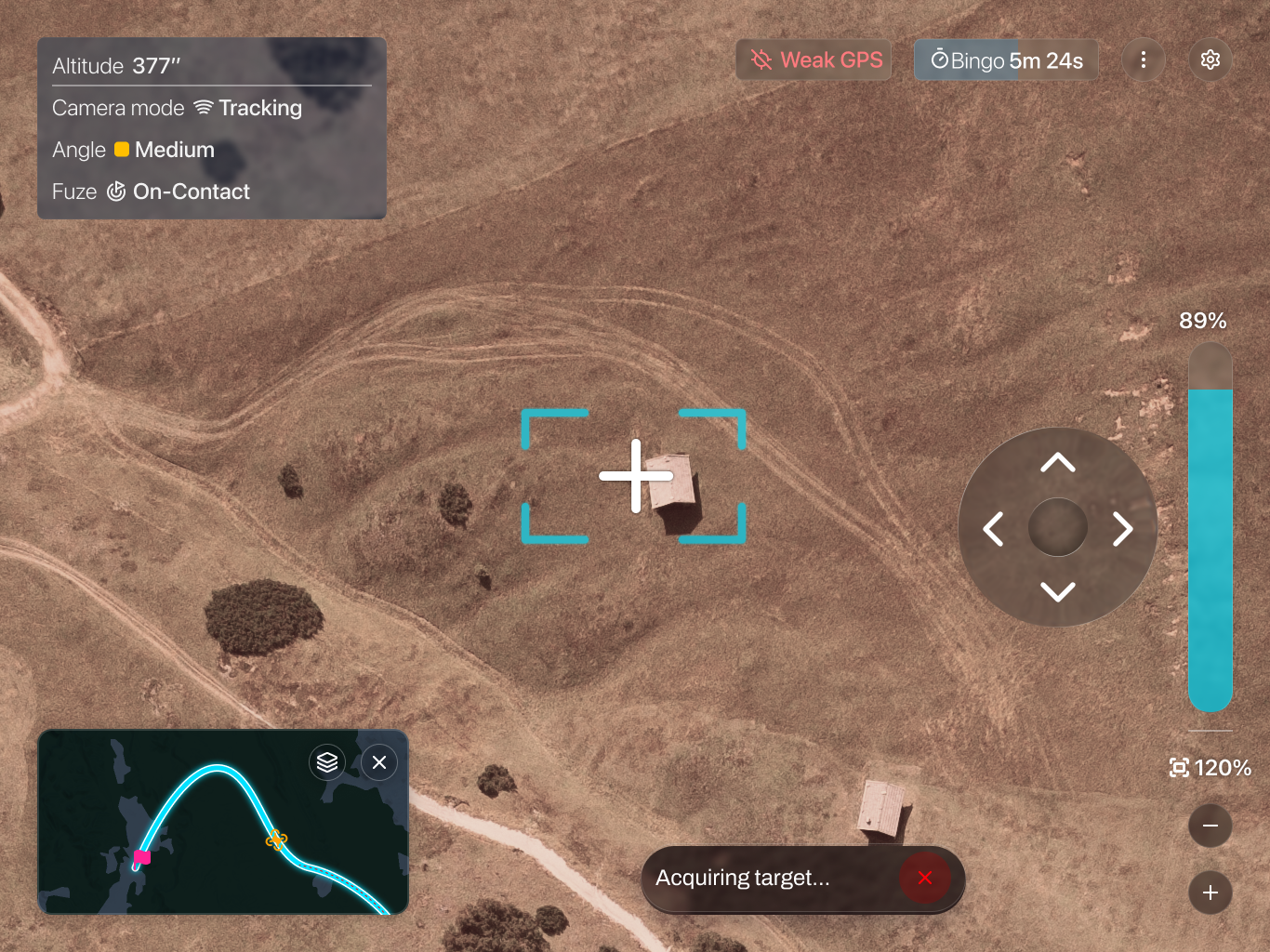
Task: Pan the camera down with the d-pad
Action: pos(1058,592)
